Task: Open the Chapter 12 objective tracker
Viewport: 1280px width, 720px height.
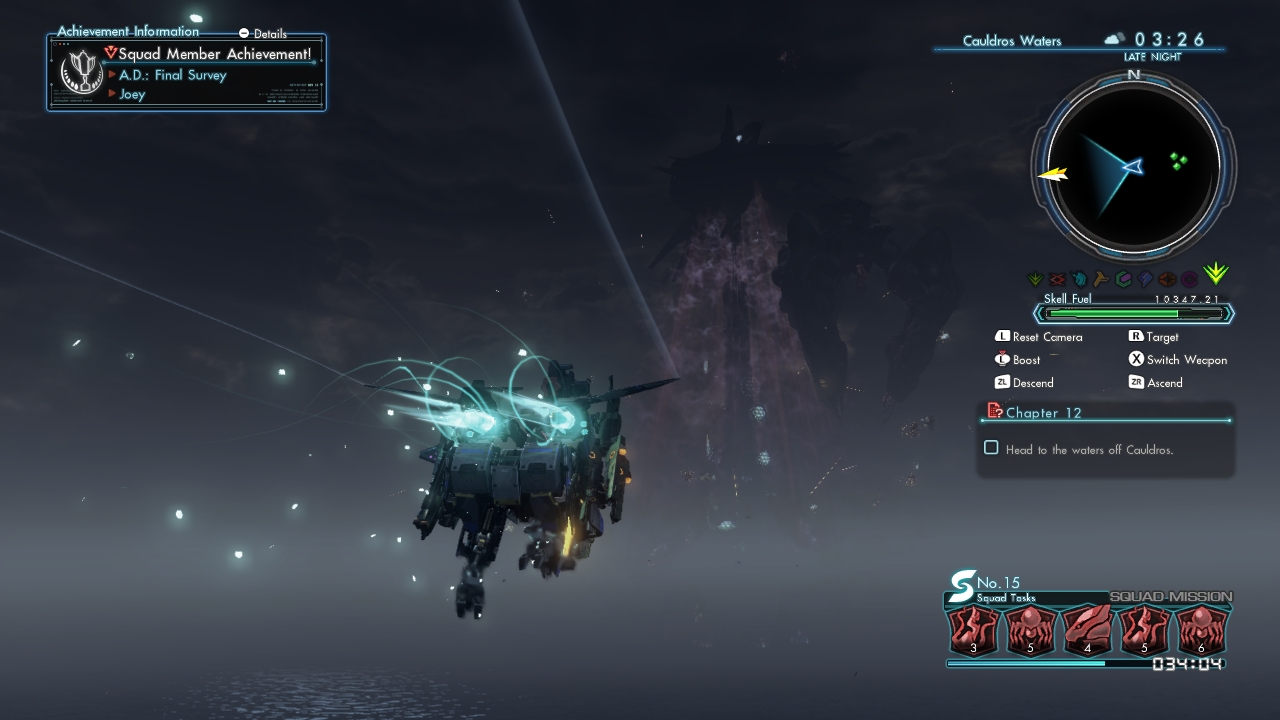Action: 1043,412
